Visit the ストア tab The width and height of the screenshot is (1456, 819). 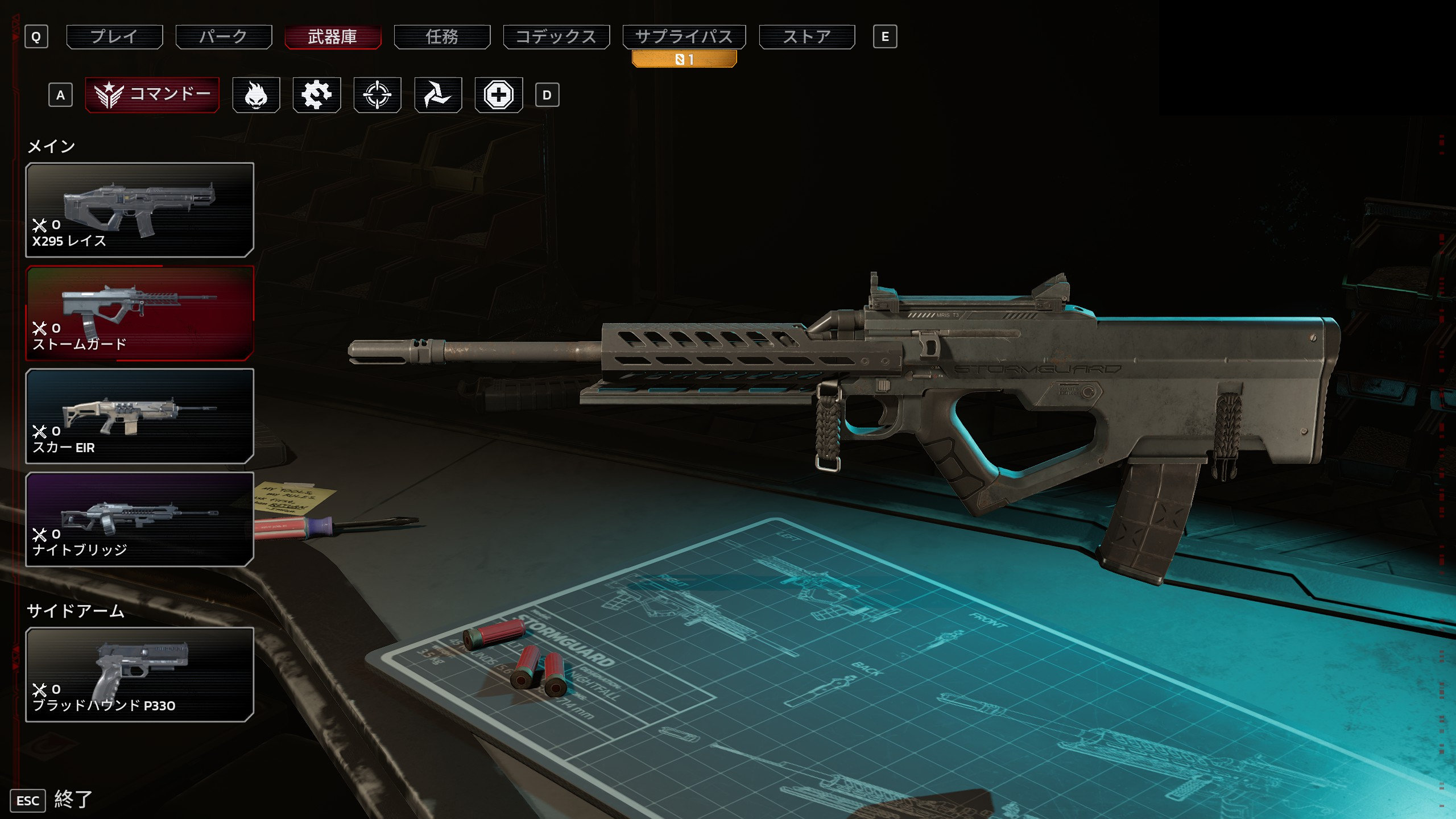(806, 37)
